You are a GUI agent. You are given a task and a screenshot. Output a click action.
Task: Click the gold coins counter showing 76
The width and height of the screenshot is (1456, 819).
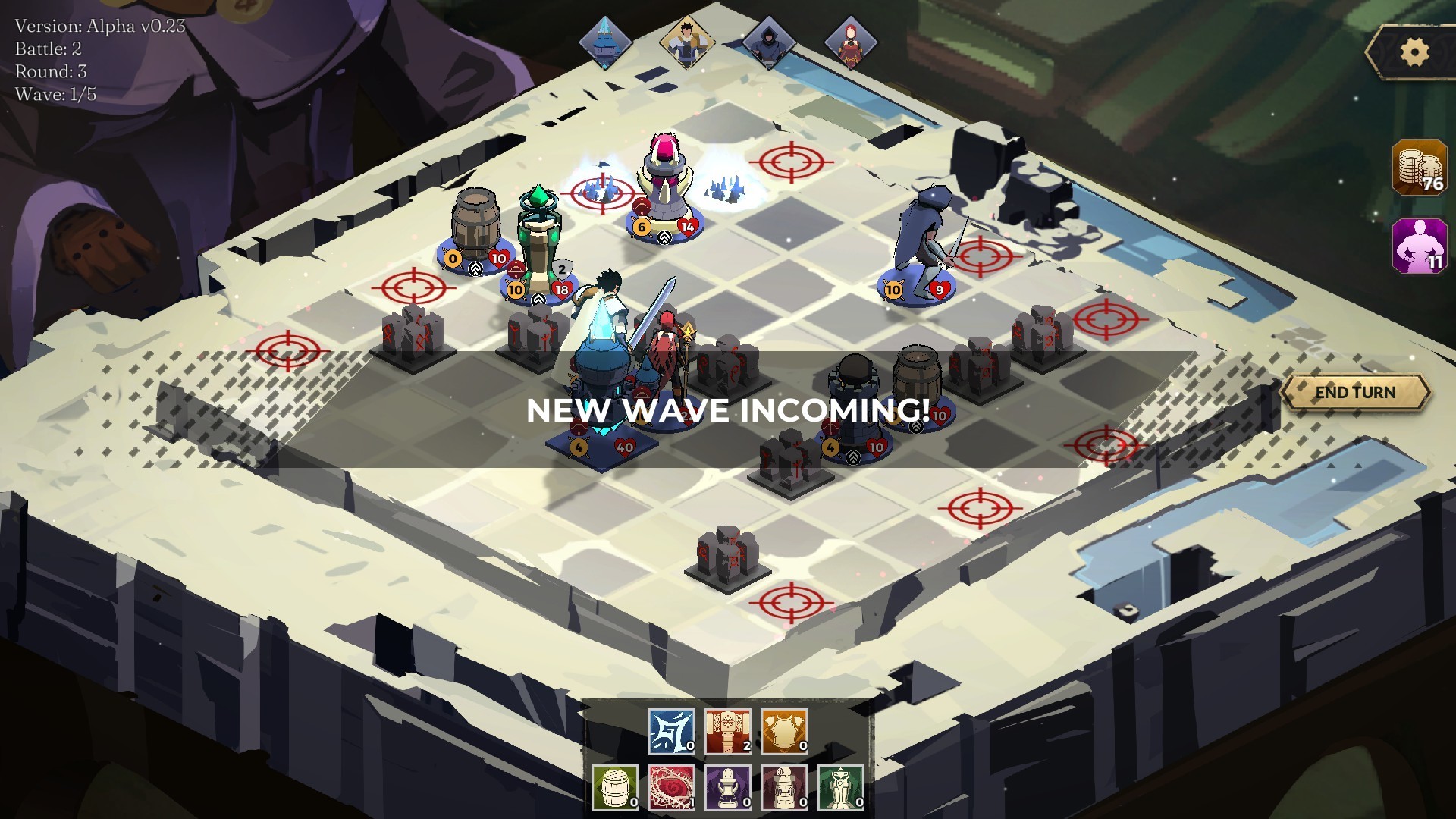coord(1417,168)
